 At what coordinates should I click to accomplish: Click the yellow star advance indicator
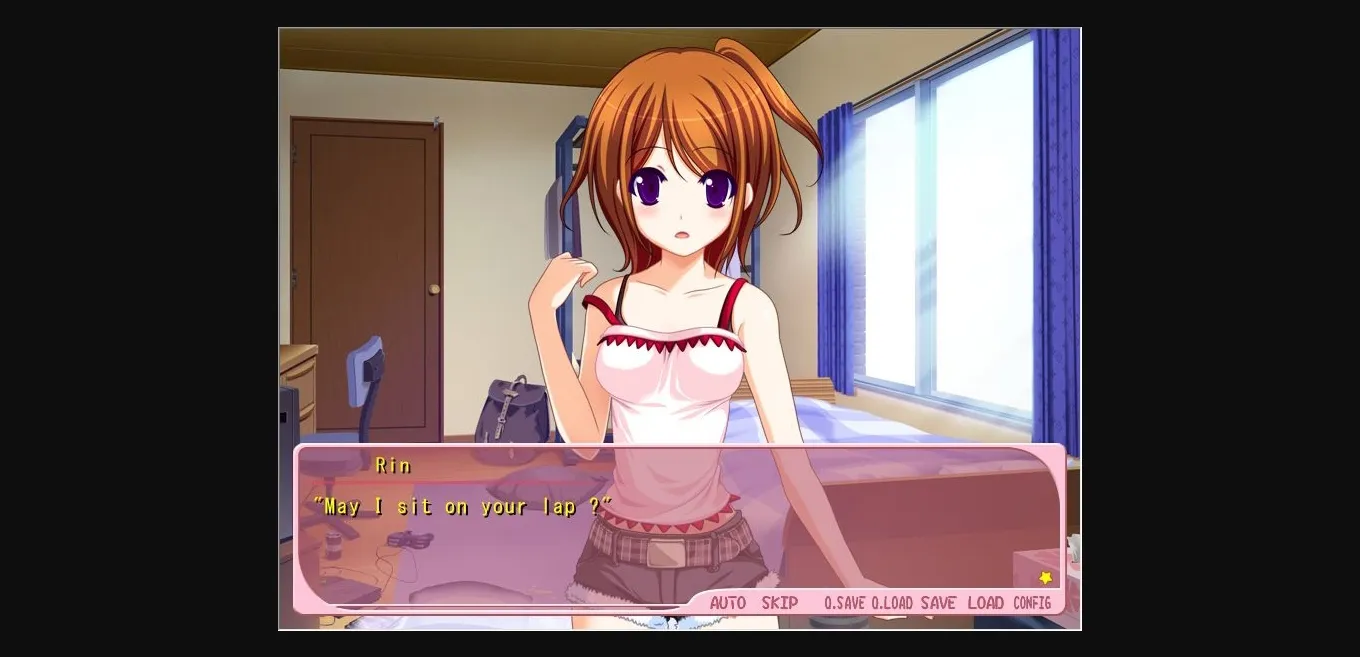coord(1046,578)
